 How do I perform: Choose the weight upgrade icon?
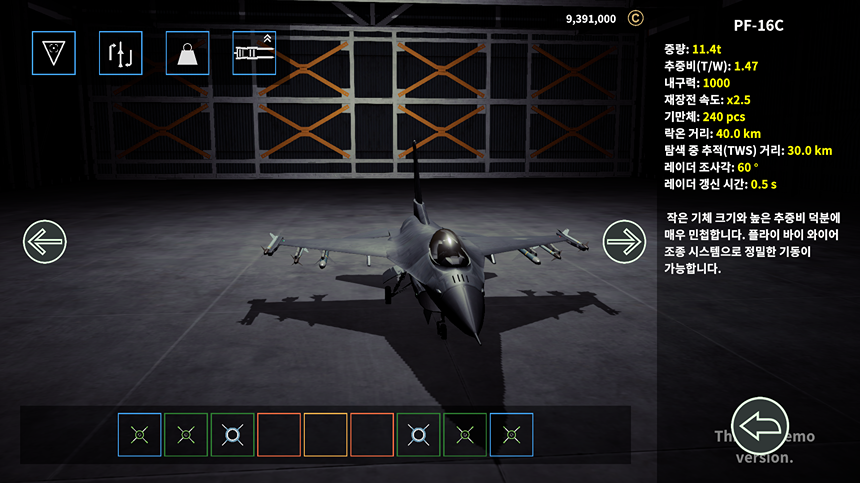pos(187,53)
